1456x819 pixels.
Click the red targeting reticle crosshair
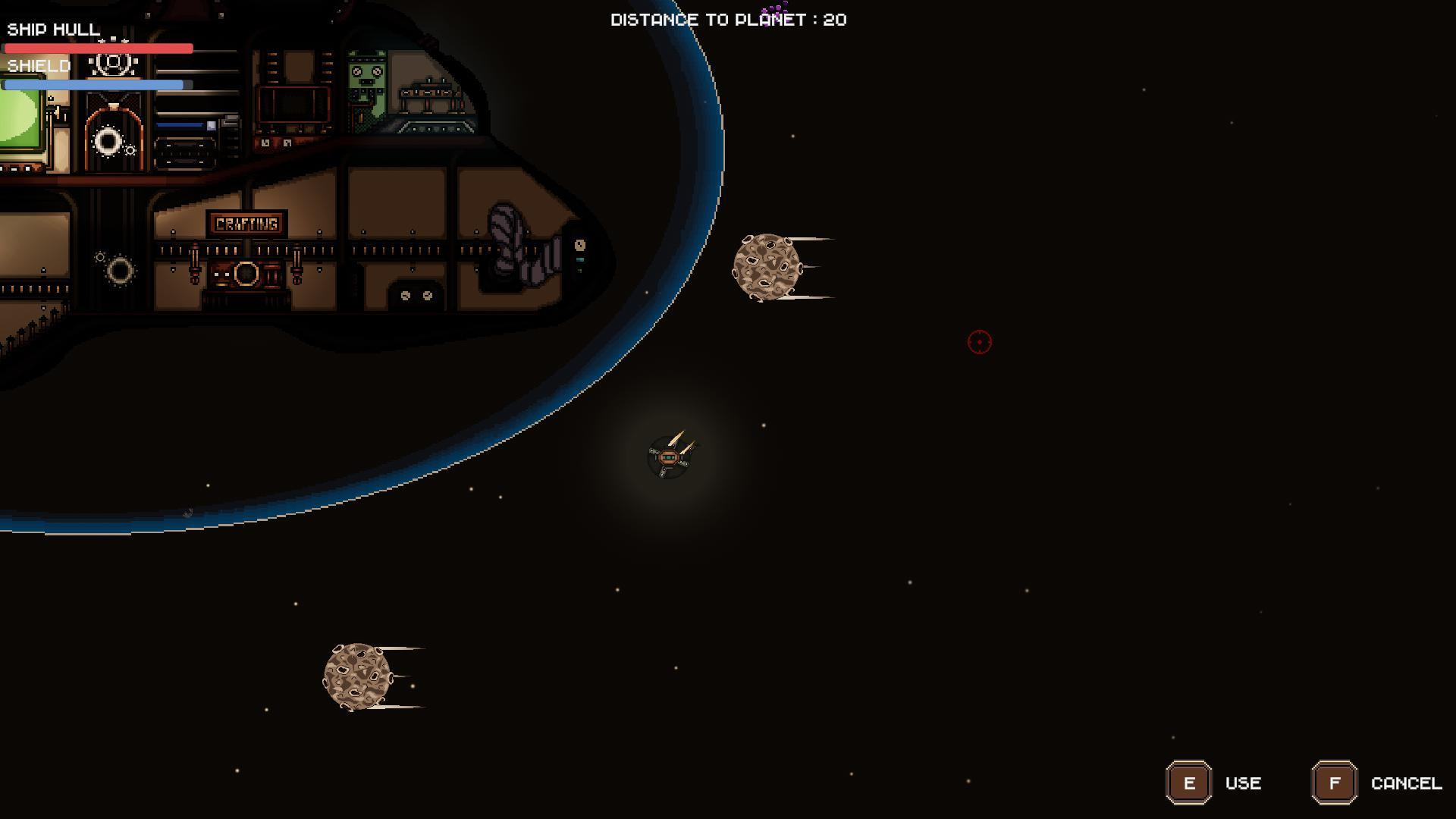(978, 342)
